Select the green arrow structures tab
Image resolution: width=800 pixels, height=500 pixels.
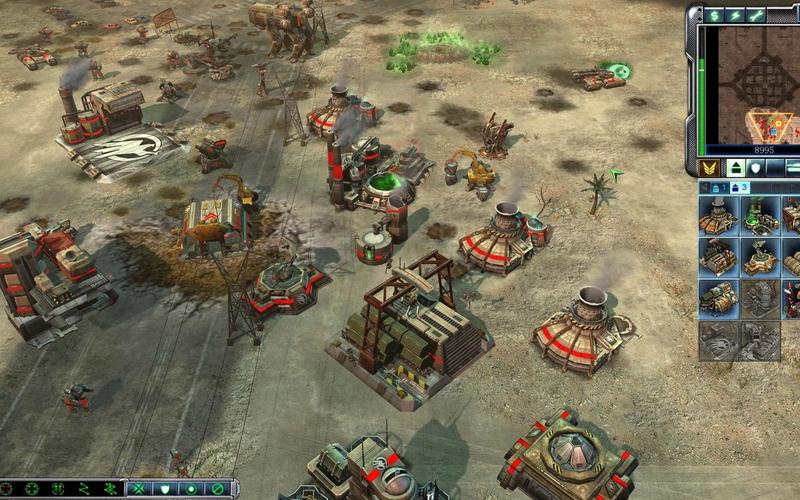point(736,168)
